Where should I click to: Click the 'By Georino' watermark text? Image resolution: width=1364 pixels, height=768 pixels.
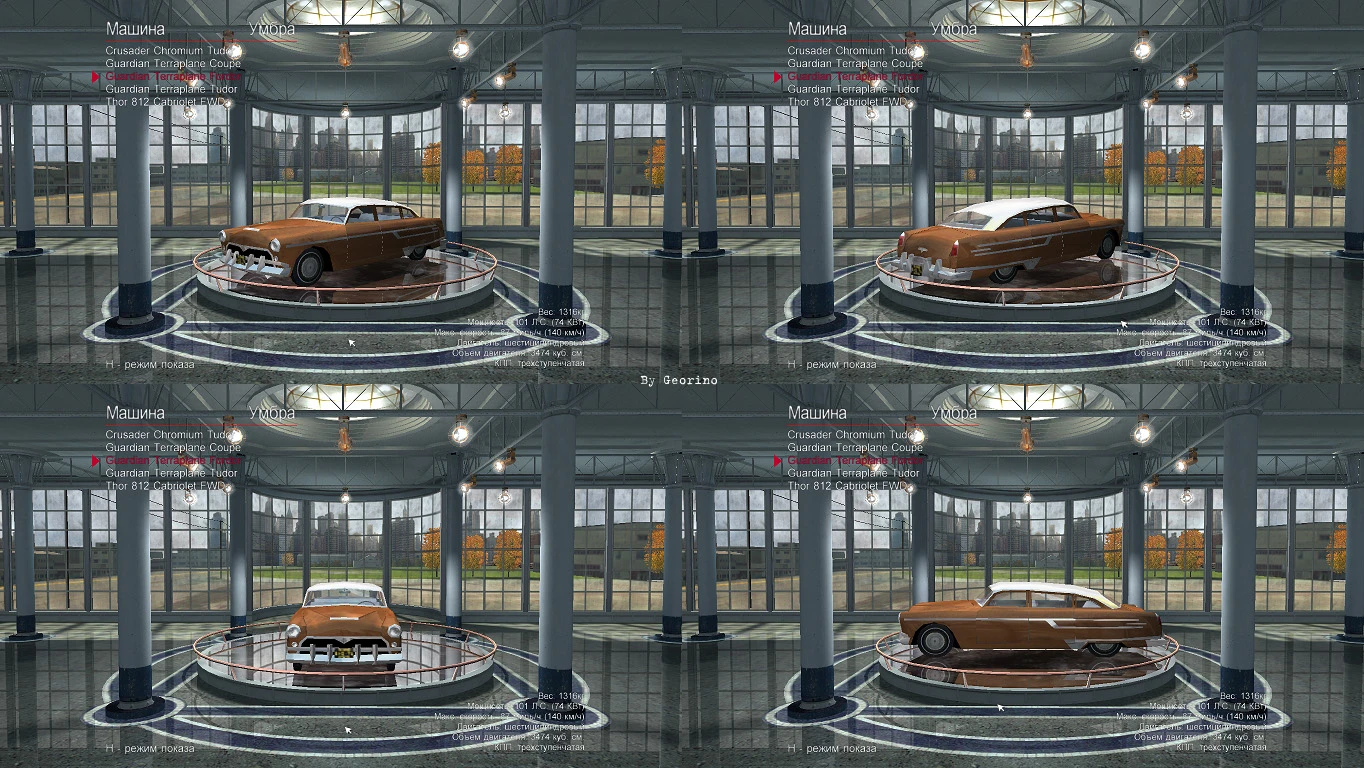pyautogui.click(x=681, y=381)
